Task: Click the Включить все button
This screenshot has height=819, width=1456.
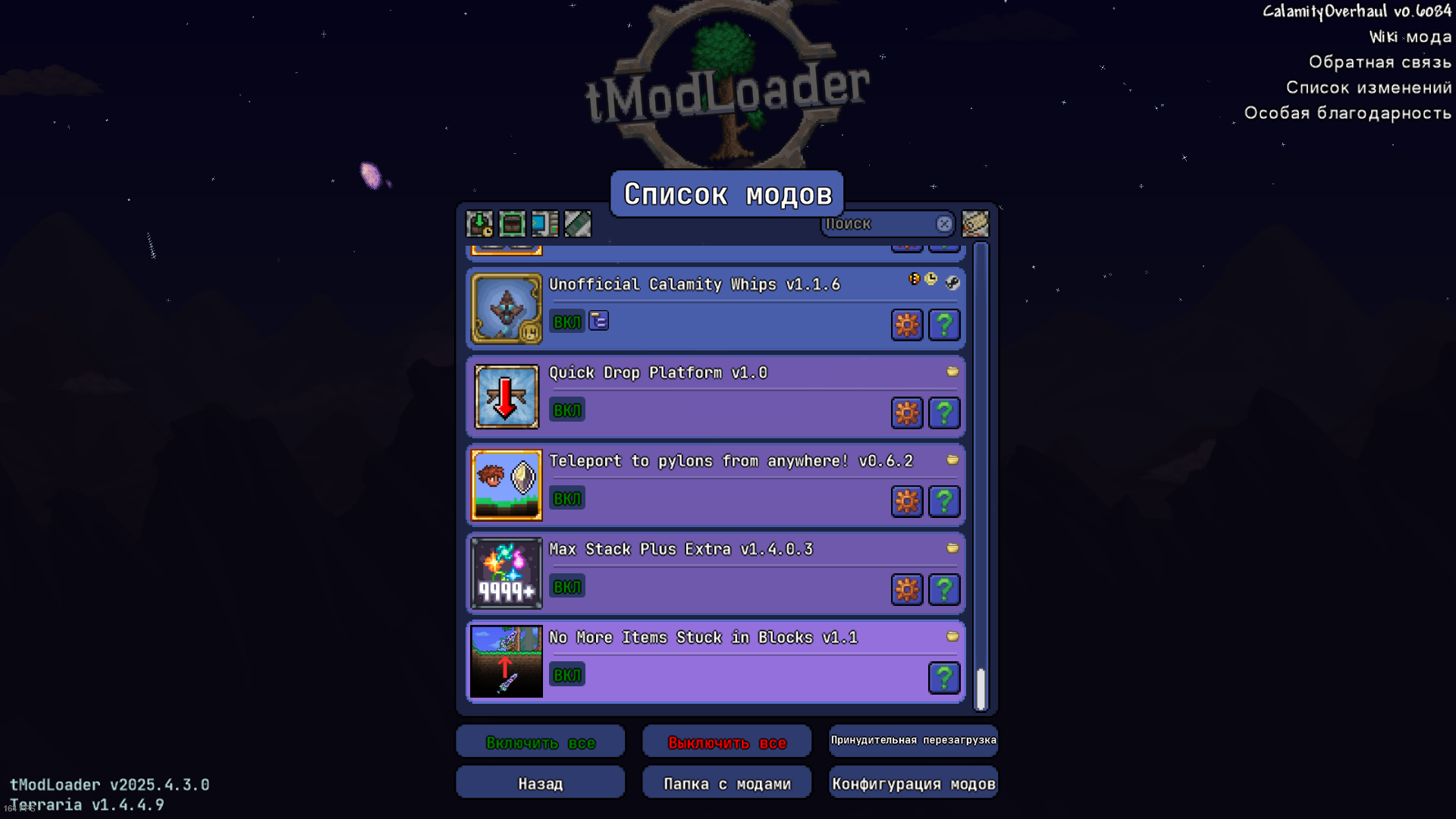Action: click(540, 741)
